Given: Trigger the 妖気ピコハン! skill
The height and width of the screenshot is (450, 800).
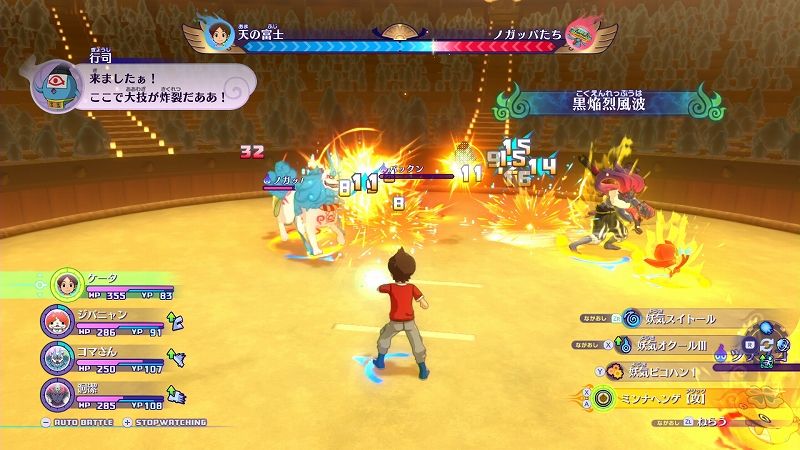Looking at the screenshot, I should pyautogui.click(x=663, y=372).
